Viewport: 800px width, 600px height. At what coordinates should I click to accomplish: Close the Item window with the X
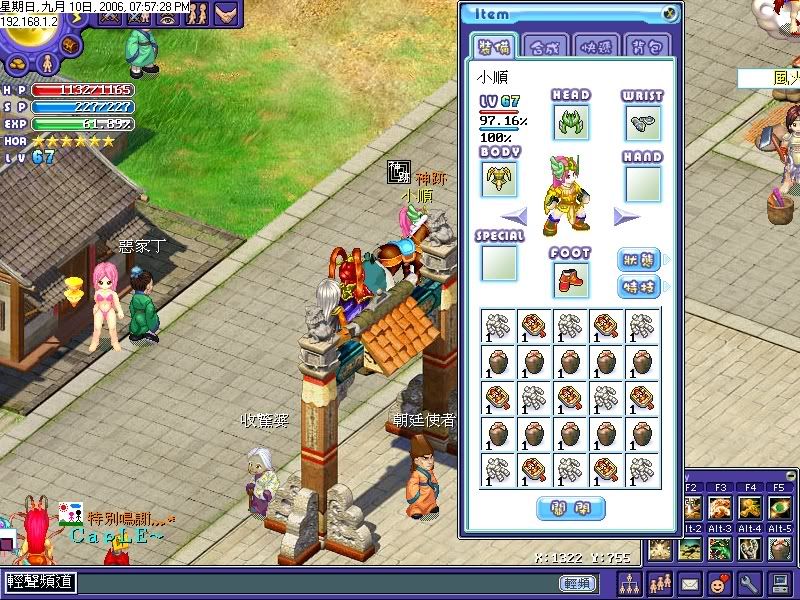670,14
